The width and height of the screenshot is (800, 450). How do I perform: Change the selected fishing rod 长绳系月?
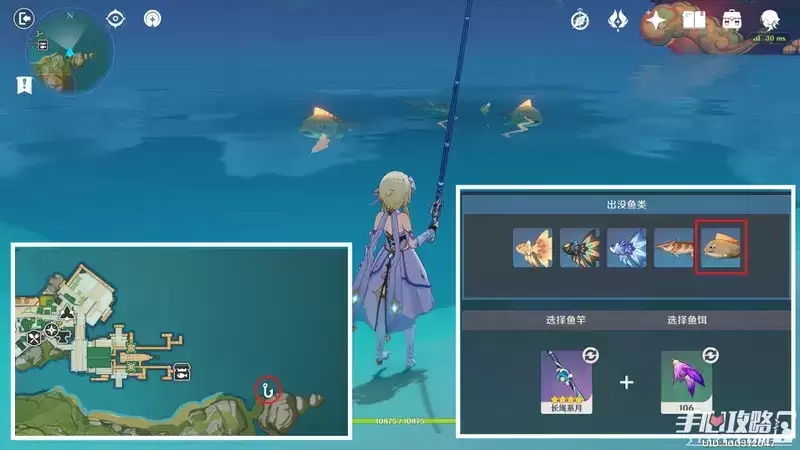point(560,383)
